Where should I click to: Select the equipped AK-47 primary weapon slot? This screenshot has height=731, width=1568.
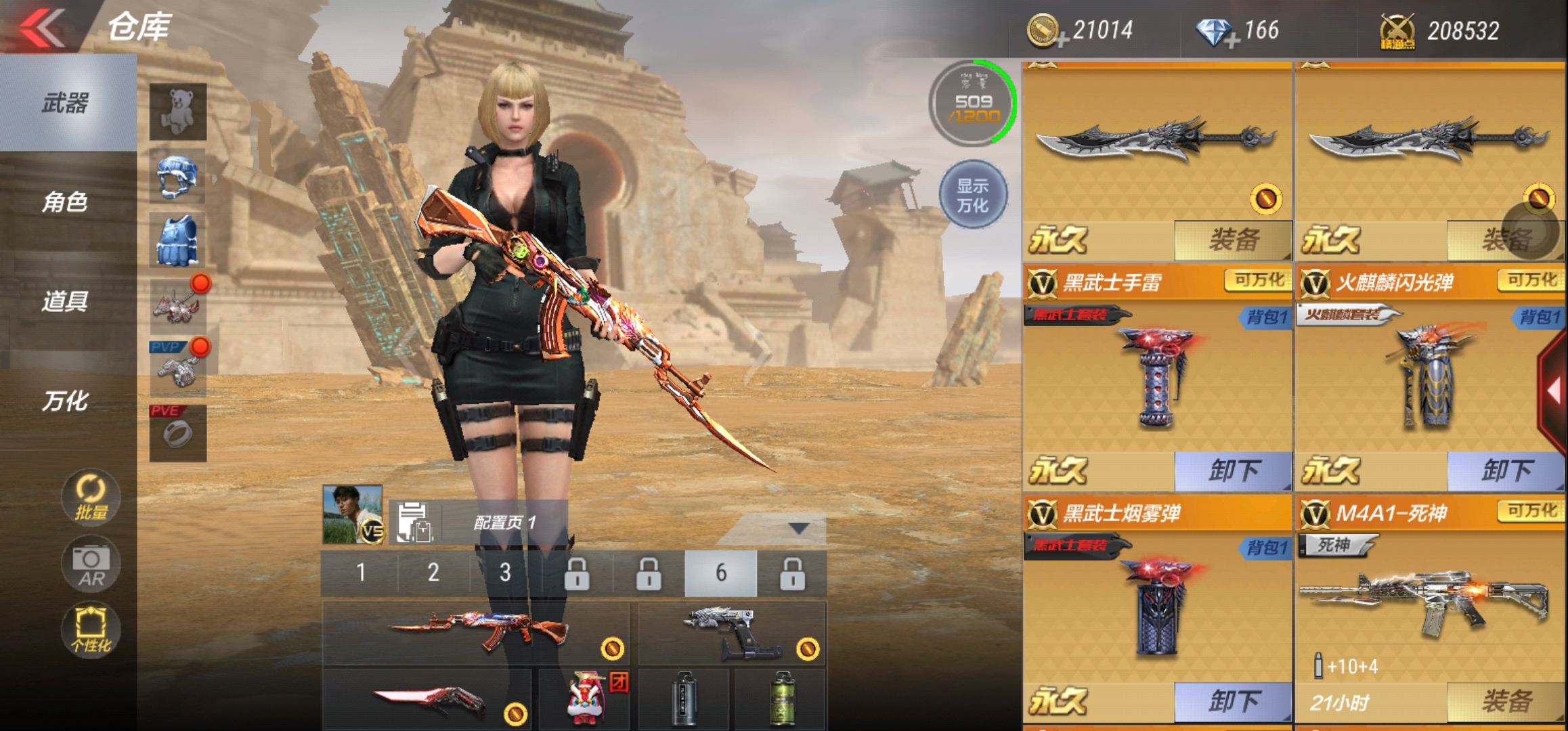click(477, 633)
